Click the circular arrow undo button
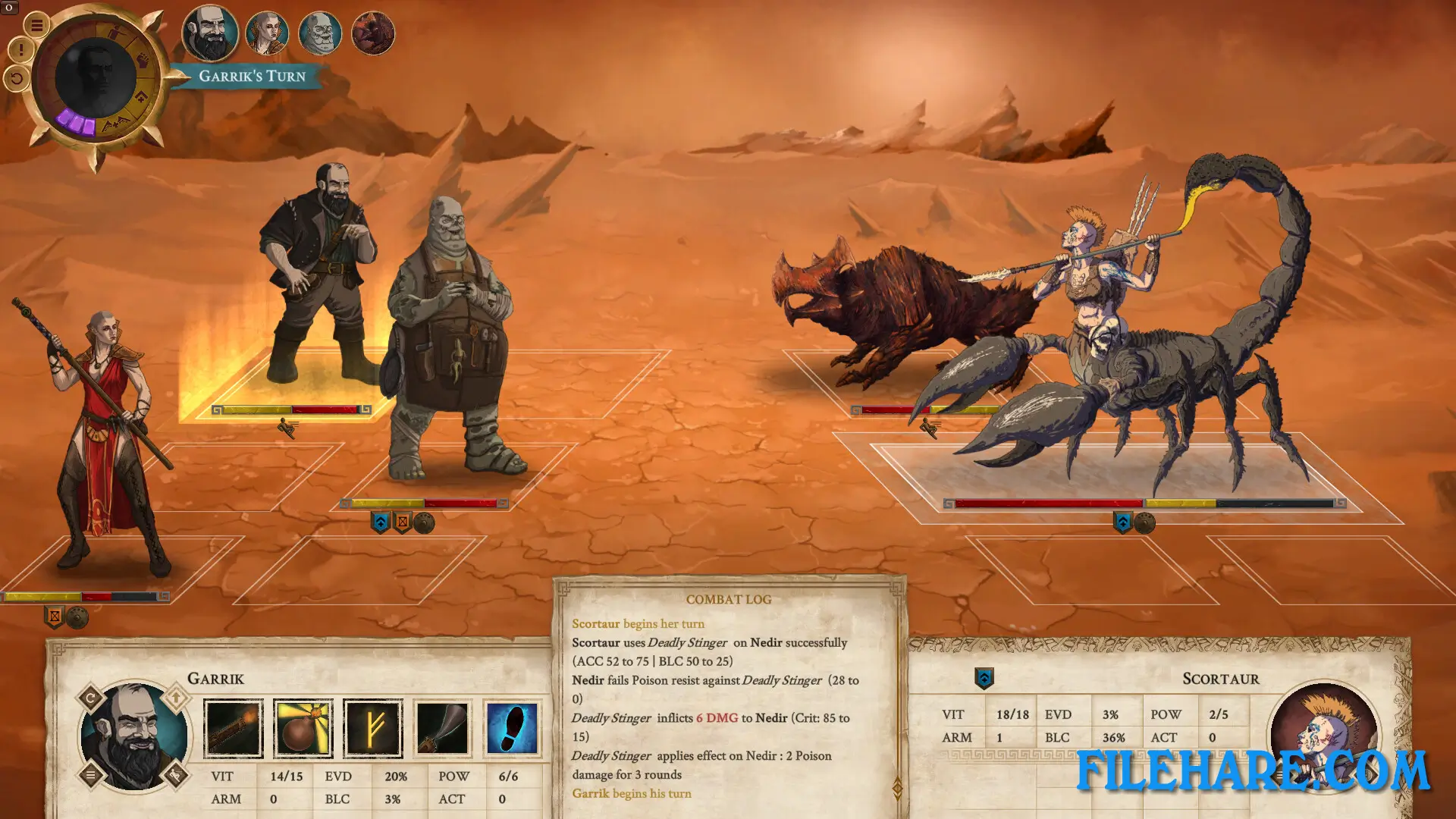1456x819 pixels. pyautogui.click(x=17, y=77)
